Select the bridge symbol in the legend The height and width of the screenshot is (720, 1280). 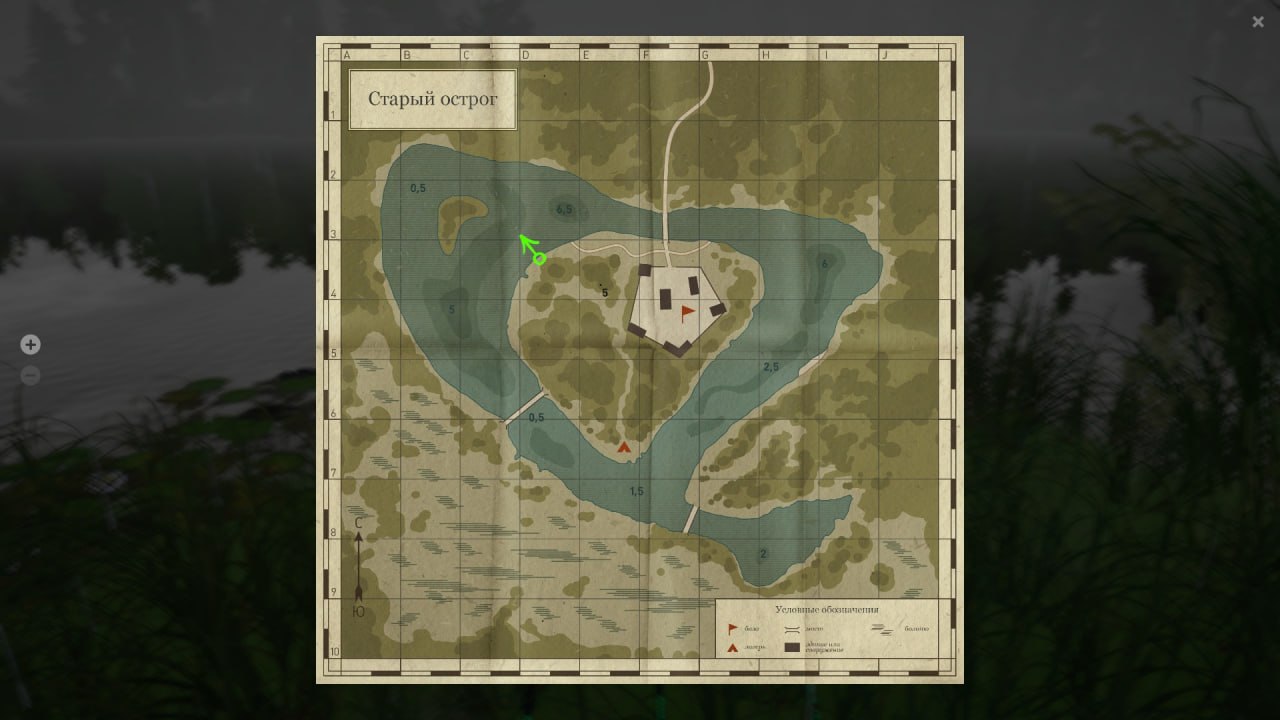click(x=791, y=628)
